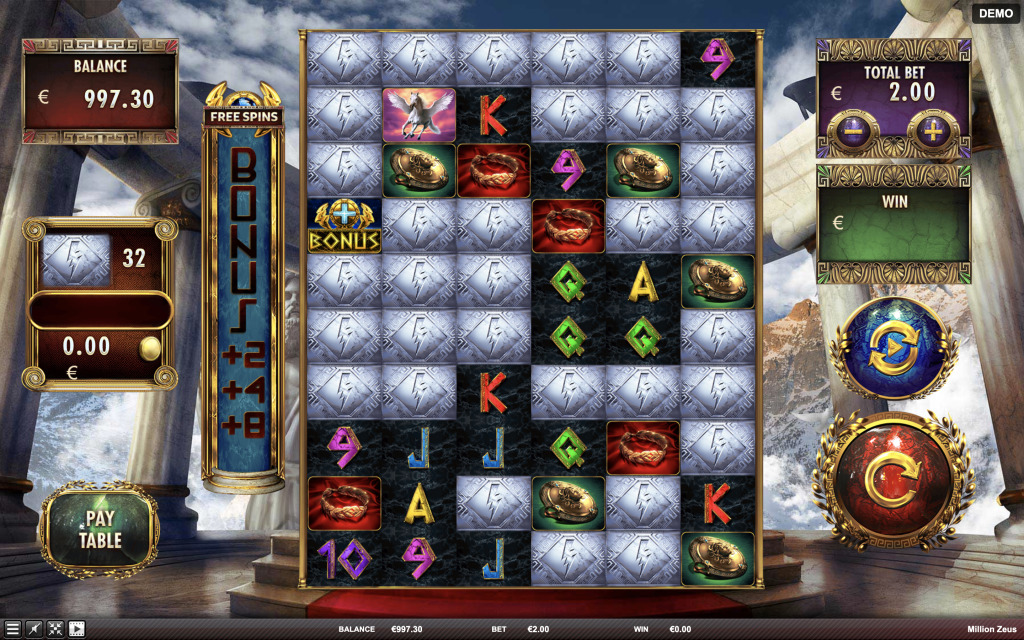
Task: Click the film-strip play icon
Action: (x=76, y=629)
